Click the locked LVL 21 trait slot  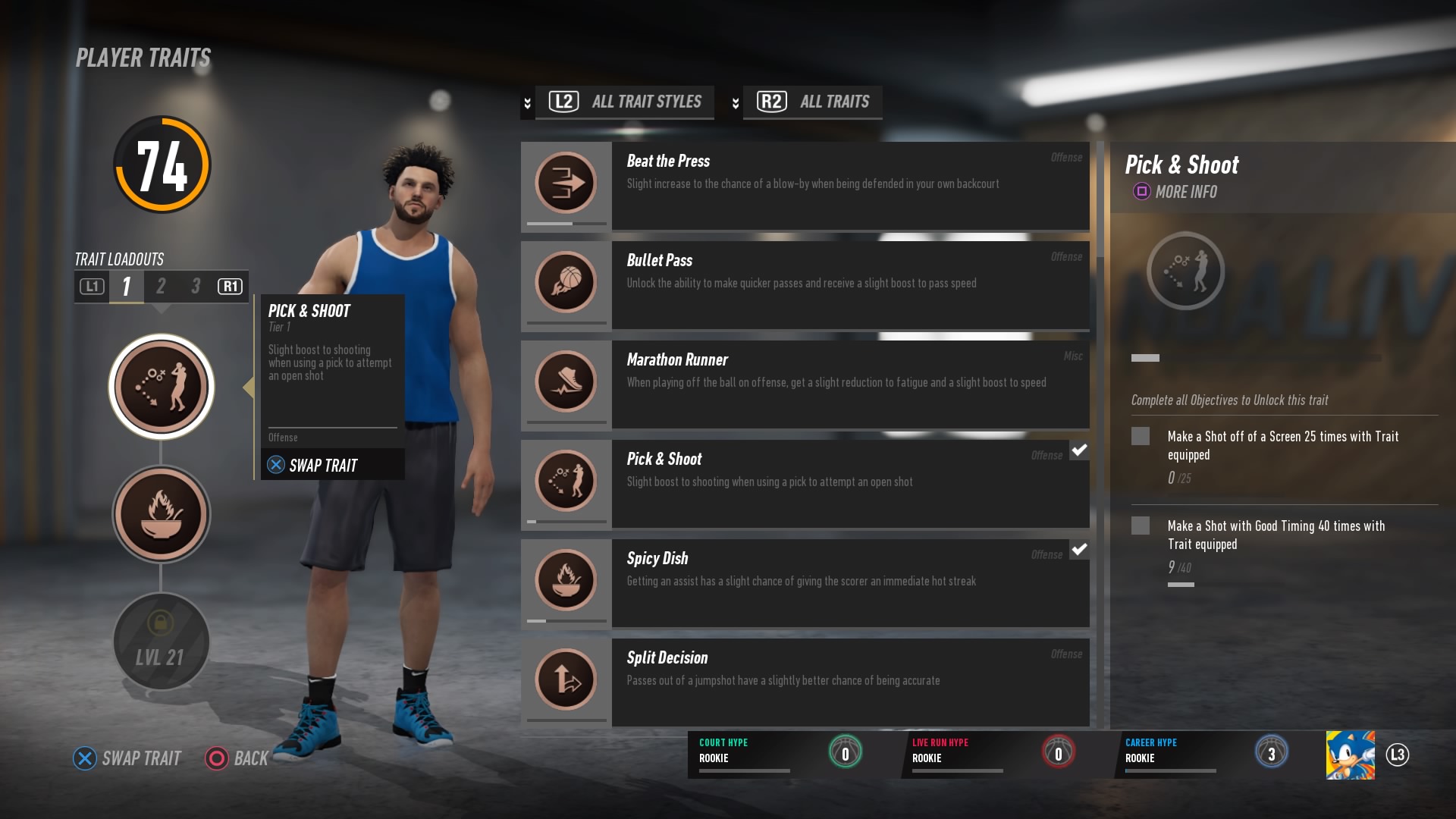(161, 642)
